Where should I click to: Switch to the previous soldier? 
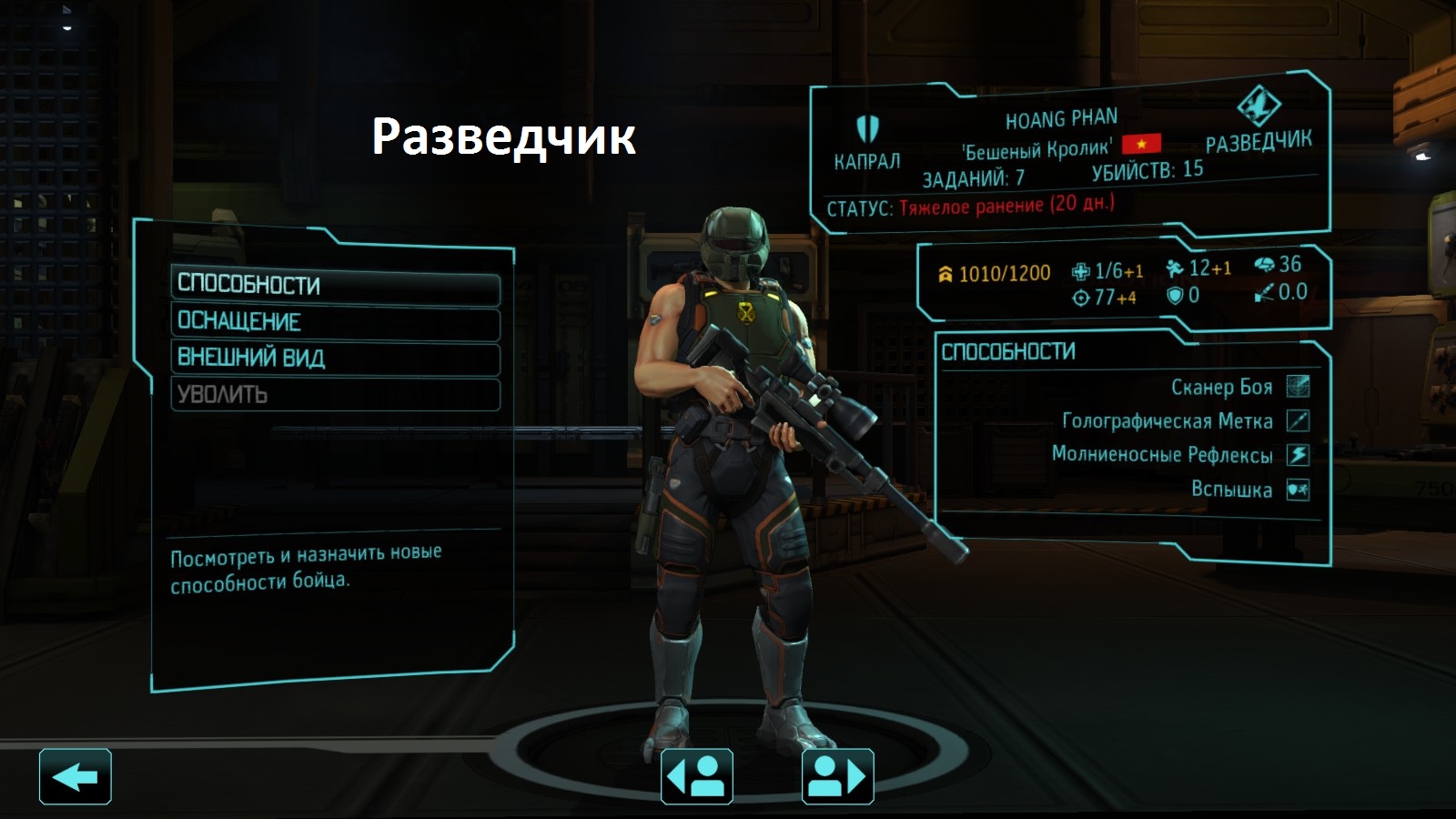point(697,777)
